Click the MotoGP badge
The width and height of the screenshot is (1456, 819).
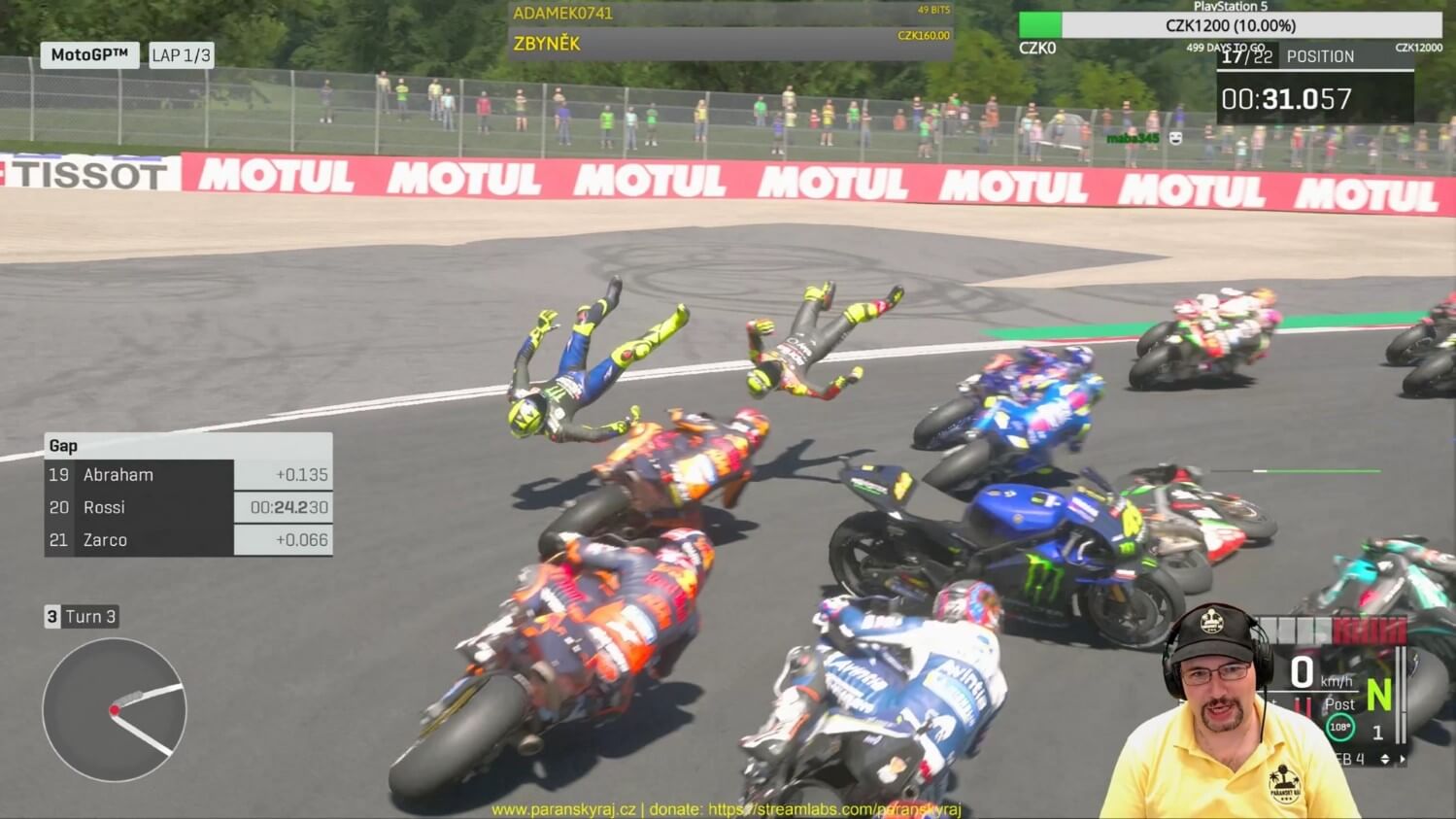coord(89,55)
